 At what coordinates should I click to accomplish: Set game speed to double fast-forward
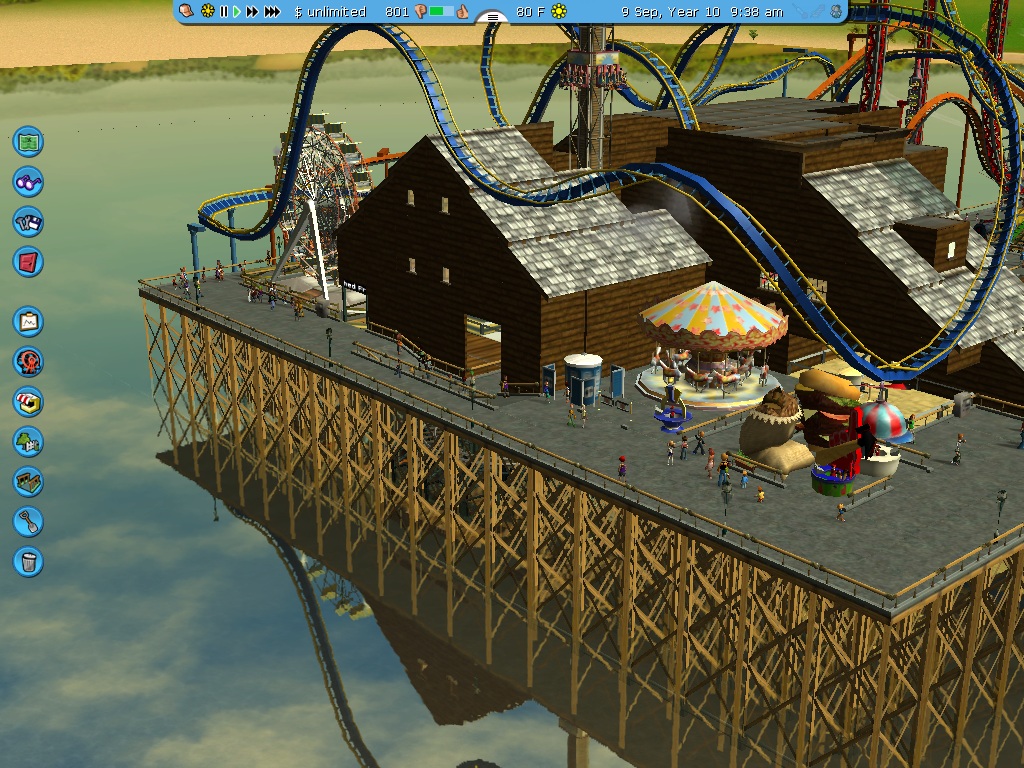(x=252, y=12)
